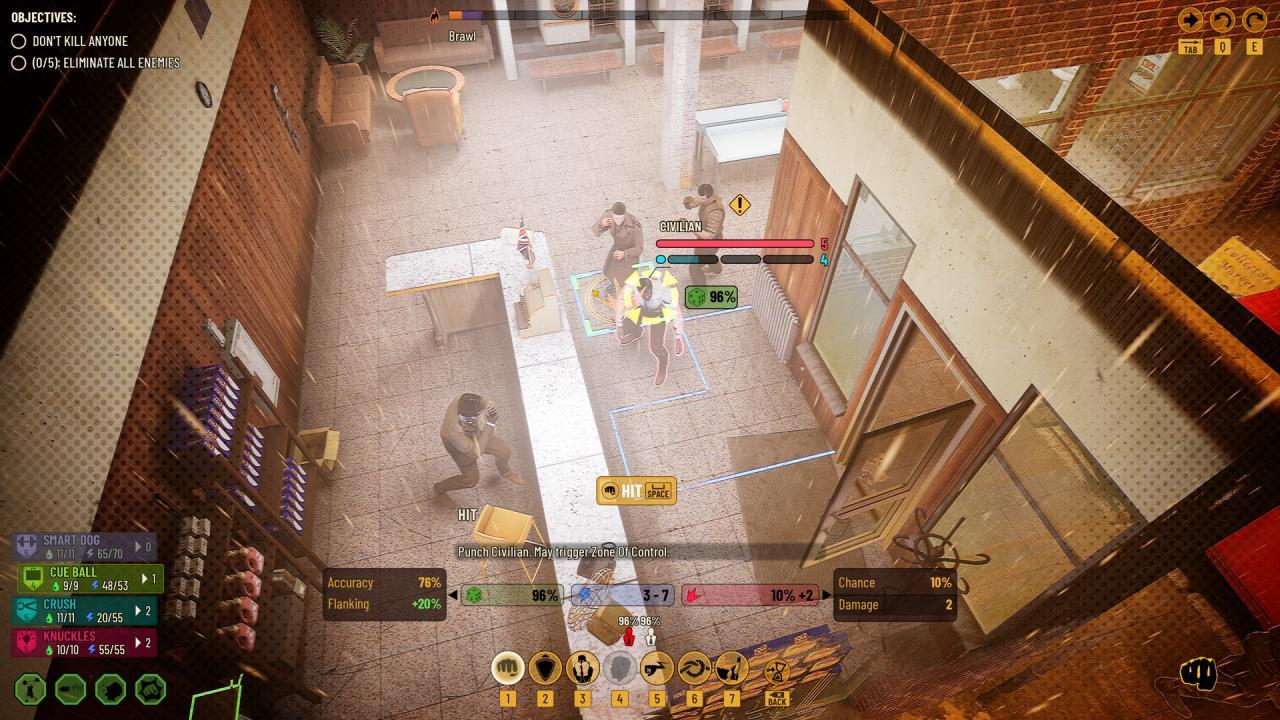This screenshot has width=1280, height=720.
Task: Use the Shove ability in slot 5
Action: coord(657,666)
